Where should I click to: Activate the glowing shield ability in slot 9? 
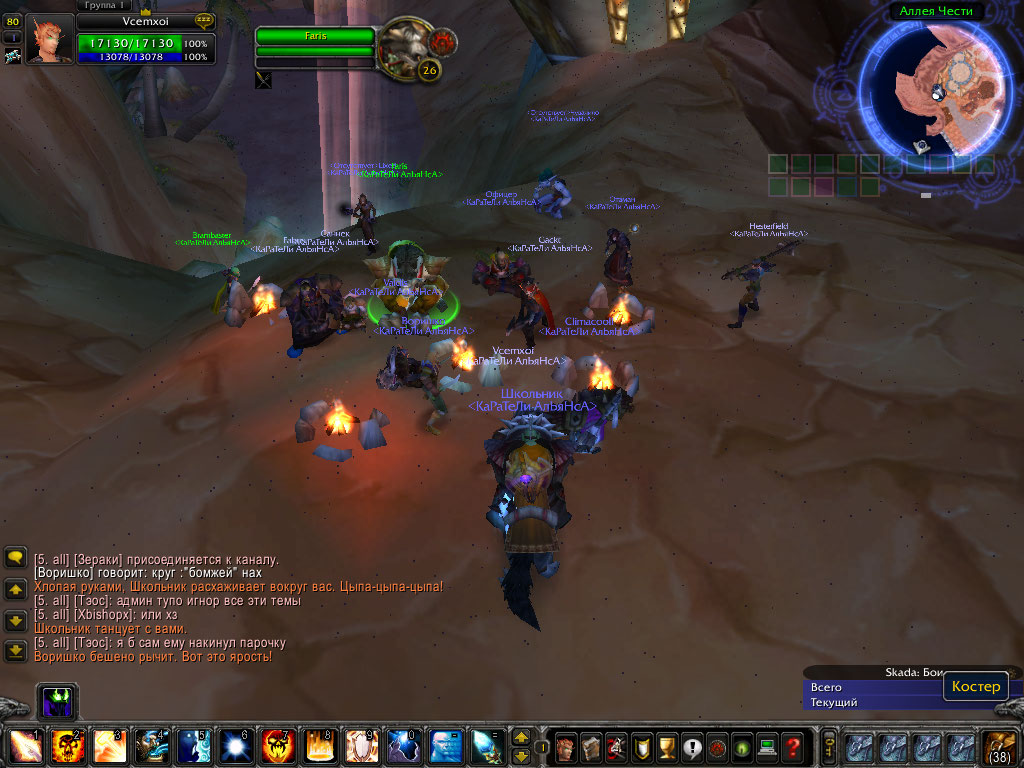pos(361,746)
